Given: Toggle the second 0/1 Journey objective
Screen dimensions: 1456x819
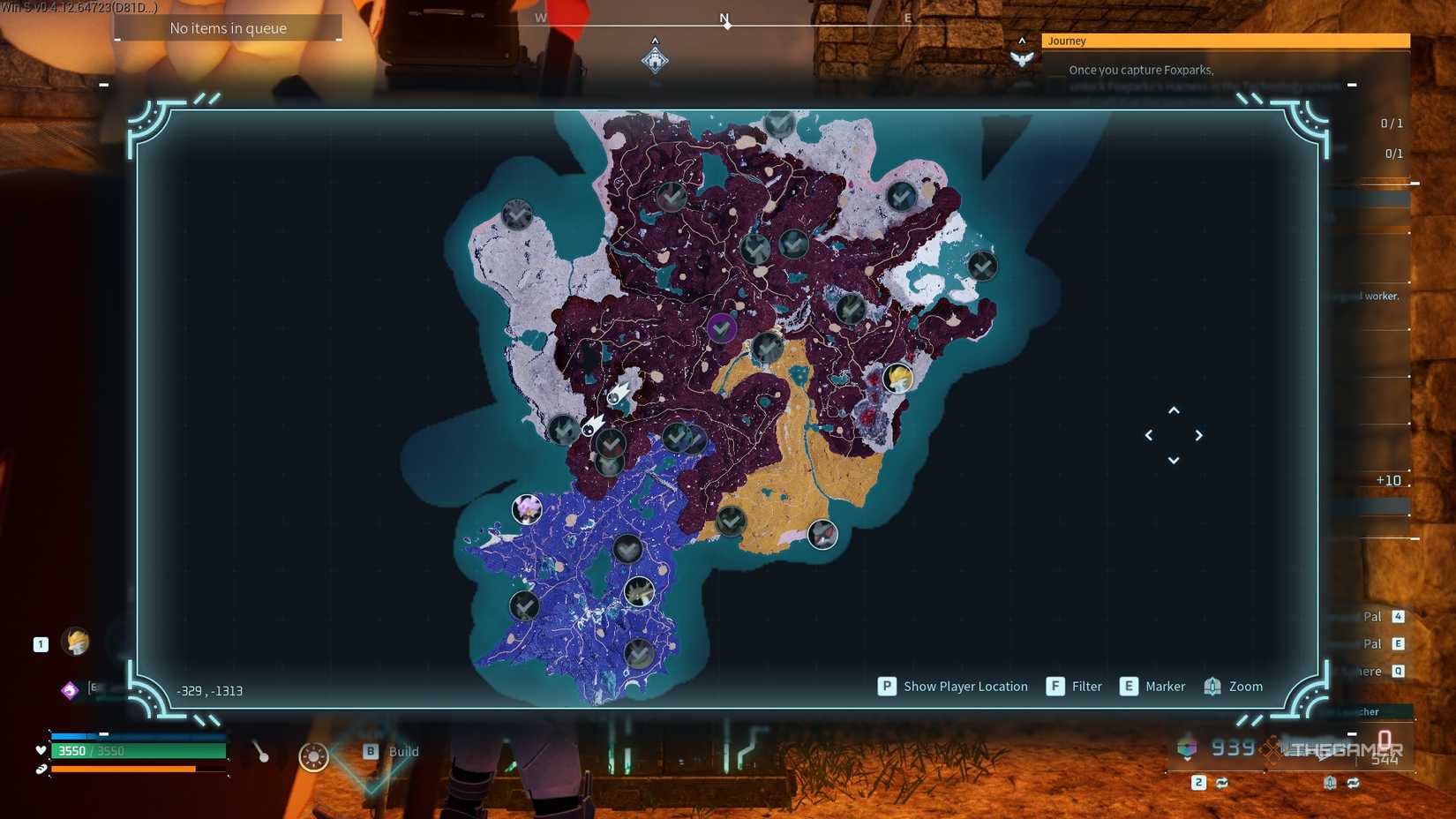Looking at the screenshot, I should [1394, 154].
